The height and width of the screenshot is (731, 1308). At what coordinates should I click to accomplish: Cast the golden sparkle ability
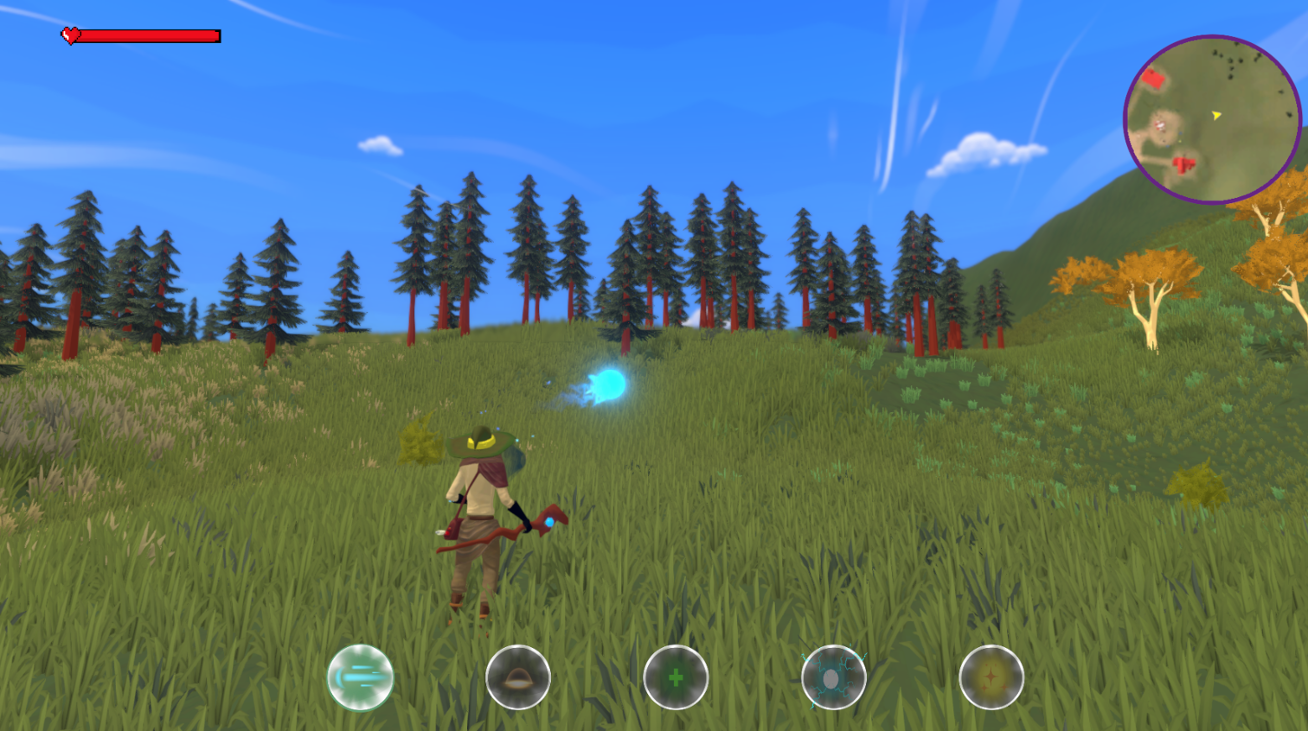click(x=990, y=678)
